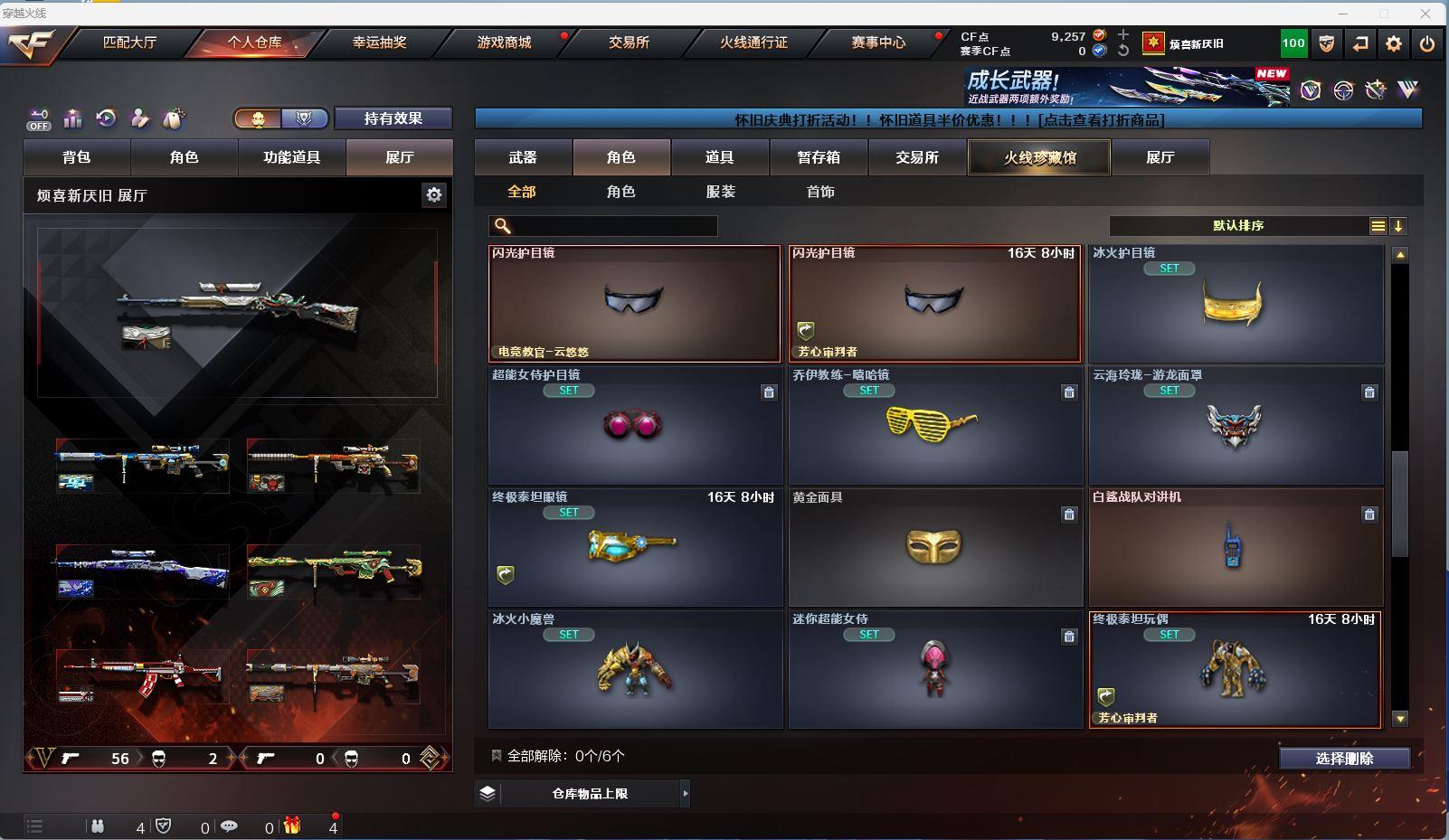Filter items by 服装 category

(721, 192)
